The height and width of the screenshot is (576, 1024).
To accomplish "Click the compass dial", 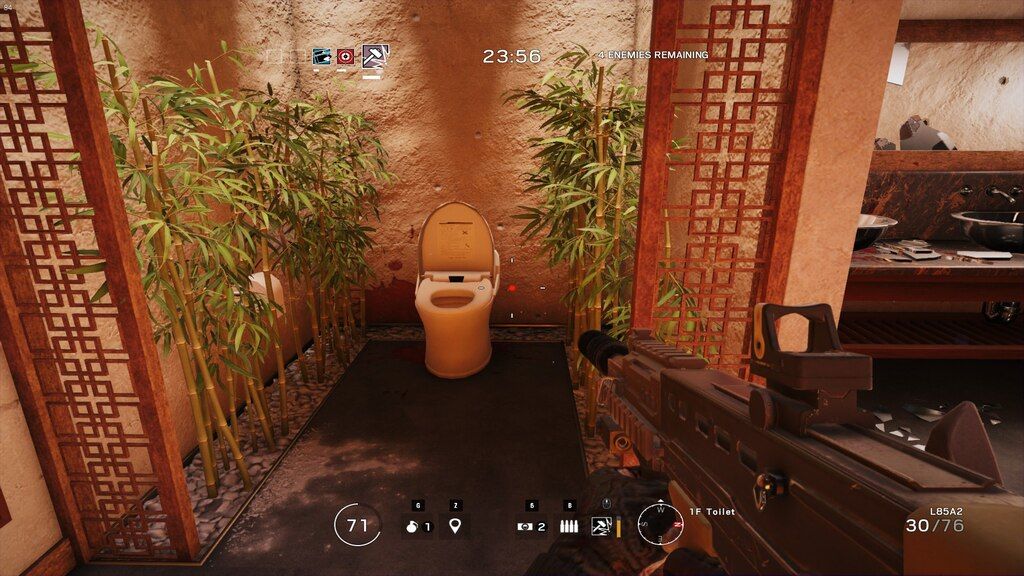I will 660,523.
